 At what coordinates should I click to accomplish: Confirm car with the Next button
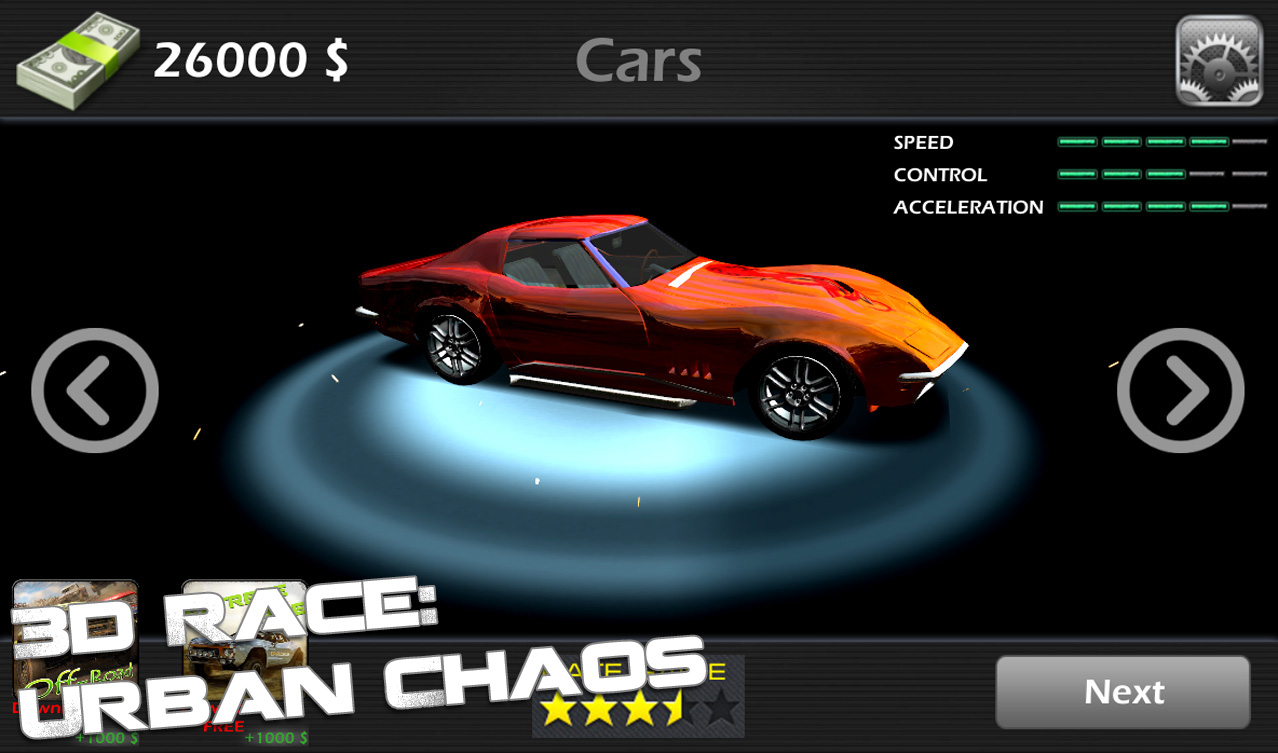1122,692
